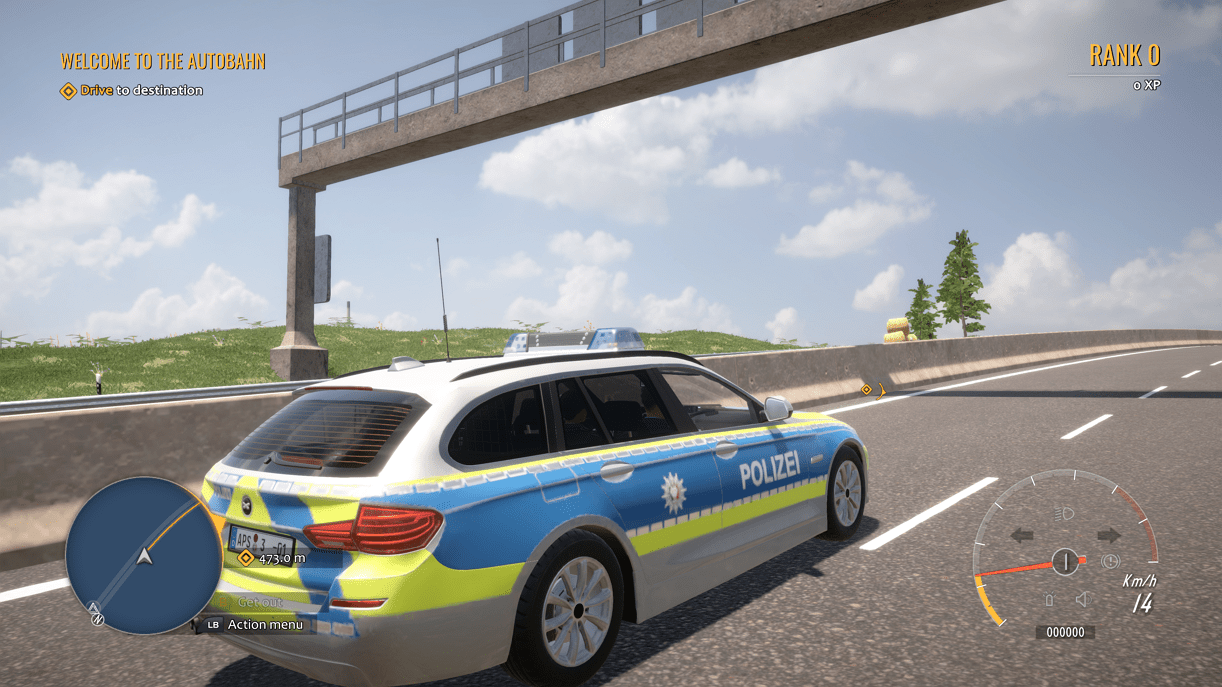Click the brake warning indicator icon
The width and height of the screenshot is (1222, 687).
[x=1109, y=562]
